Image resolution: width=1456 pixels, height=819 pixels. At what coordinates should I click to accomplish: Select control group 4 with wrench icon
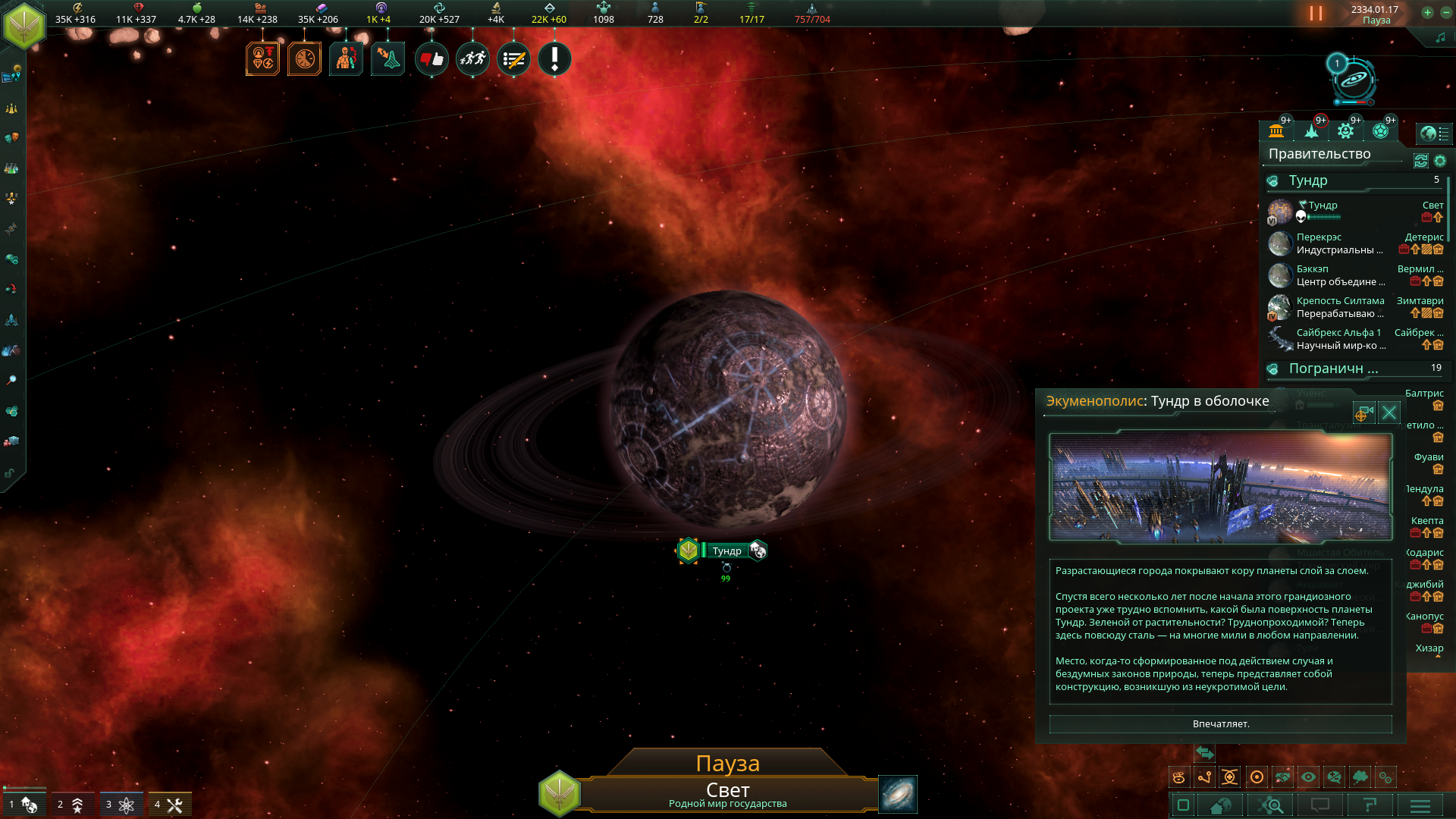point(170,805)
